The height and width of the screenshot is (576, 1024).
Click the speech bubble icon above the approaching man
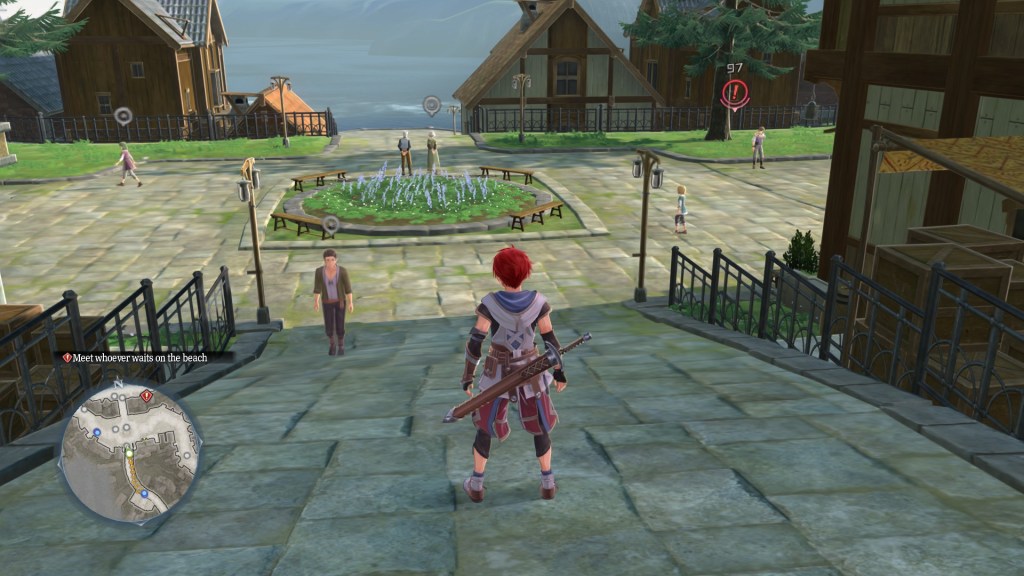[331, 224]
